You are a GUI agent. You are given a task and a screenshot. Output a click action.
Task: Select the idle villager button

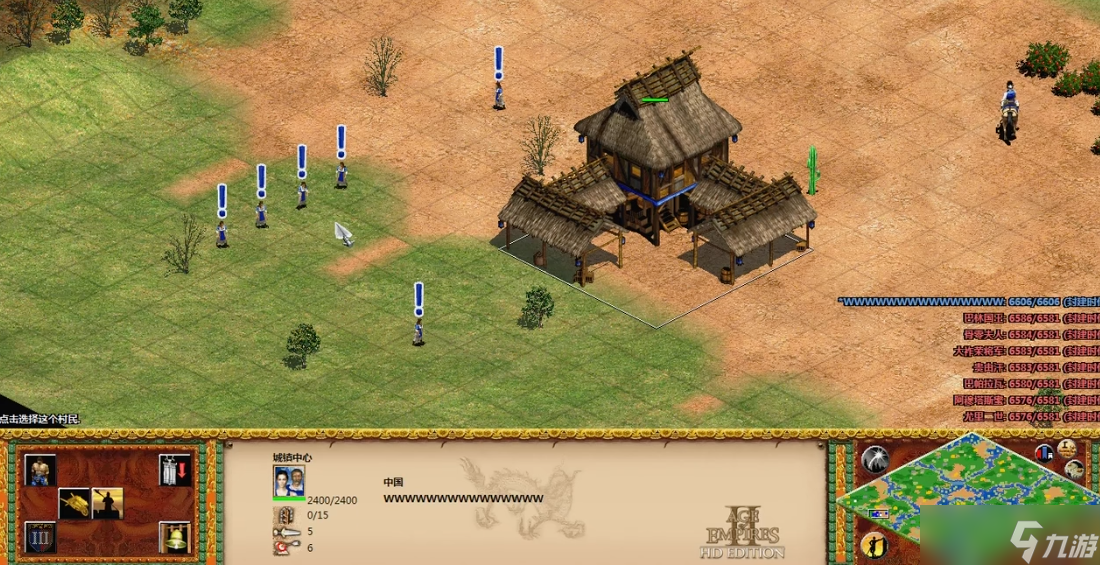(x=875, y=545)
